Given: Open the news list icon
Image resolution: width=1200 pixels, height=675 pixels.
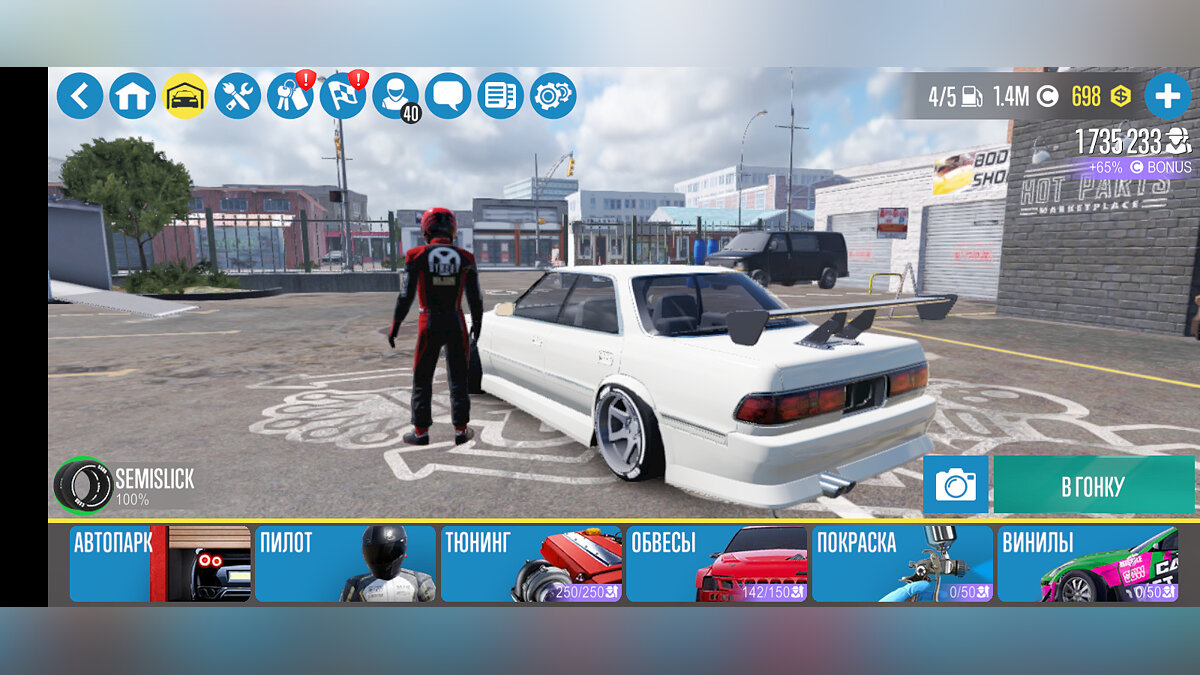Looking at the screenshot, I should coord(500,96).
